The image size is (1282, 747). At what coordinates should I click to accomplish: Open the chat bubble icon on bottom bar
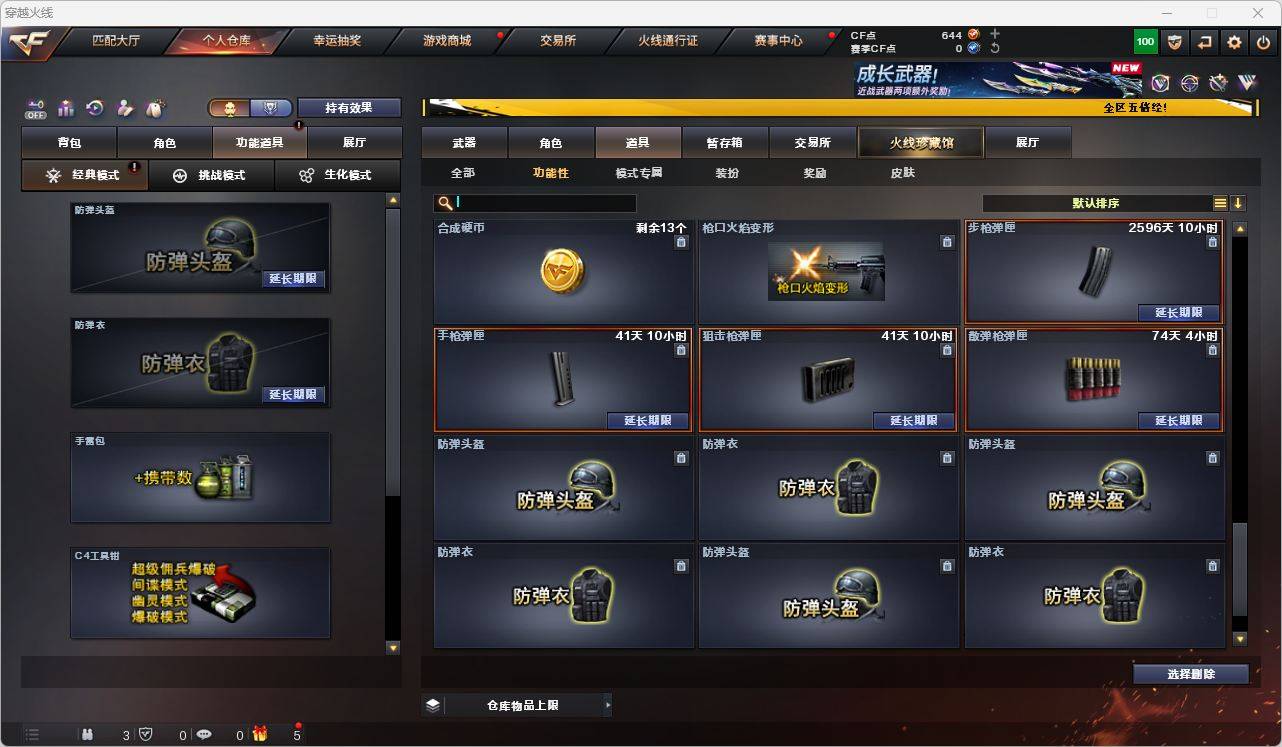(x=204, y=733)
